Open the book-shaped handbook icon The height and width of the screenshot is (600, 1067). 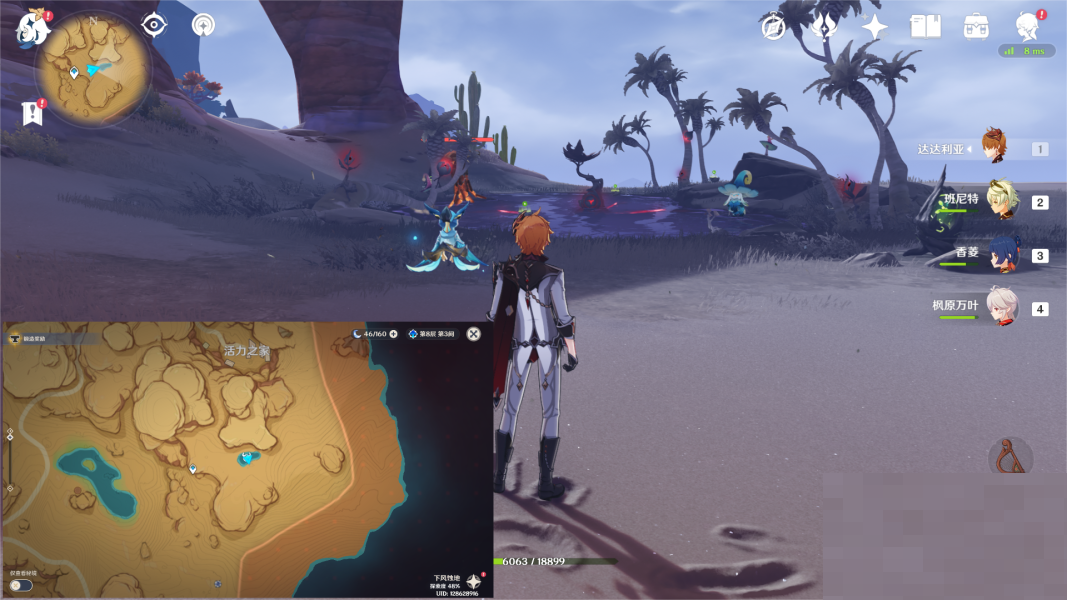click(x=925, y=27)
